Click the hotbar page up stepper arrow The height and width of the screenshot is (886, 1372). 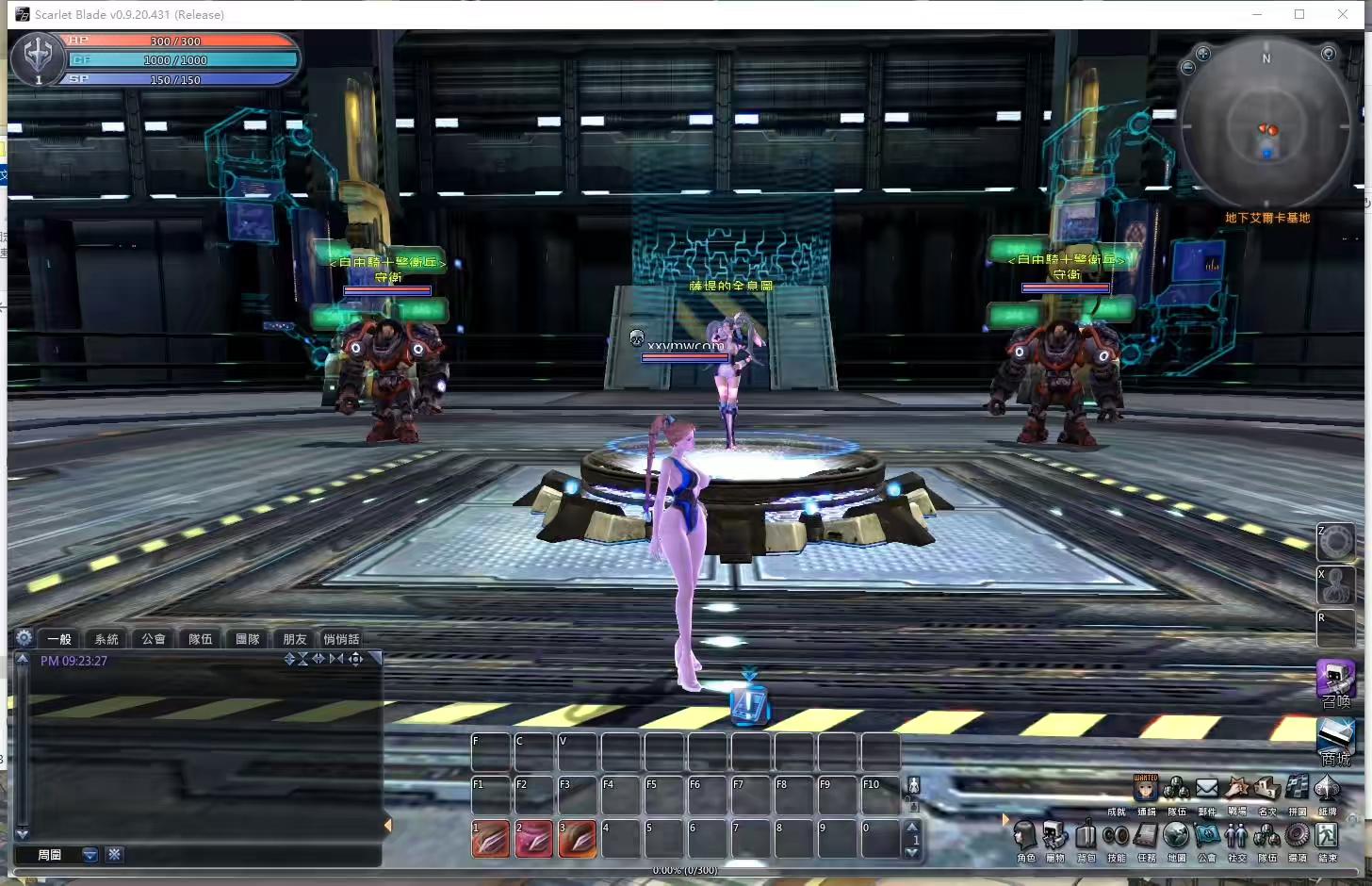(x=911, y=825)
